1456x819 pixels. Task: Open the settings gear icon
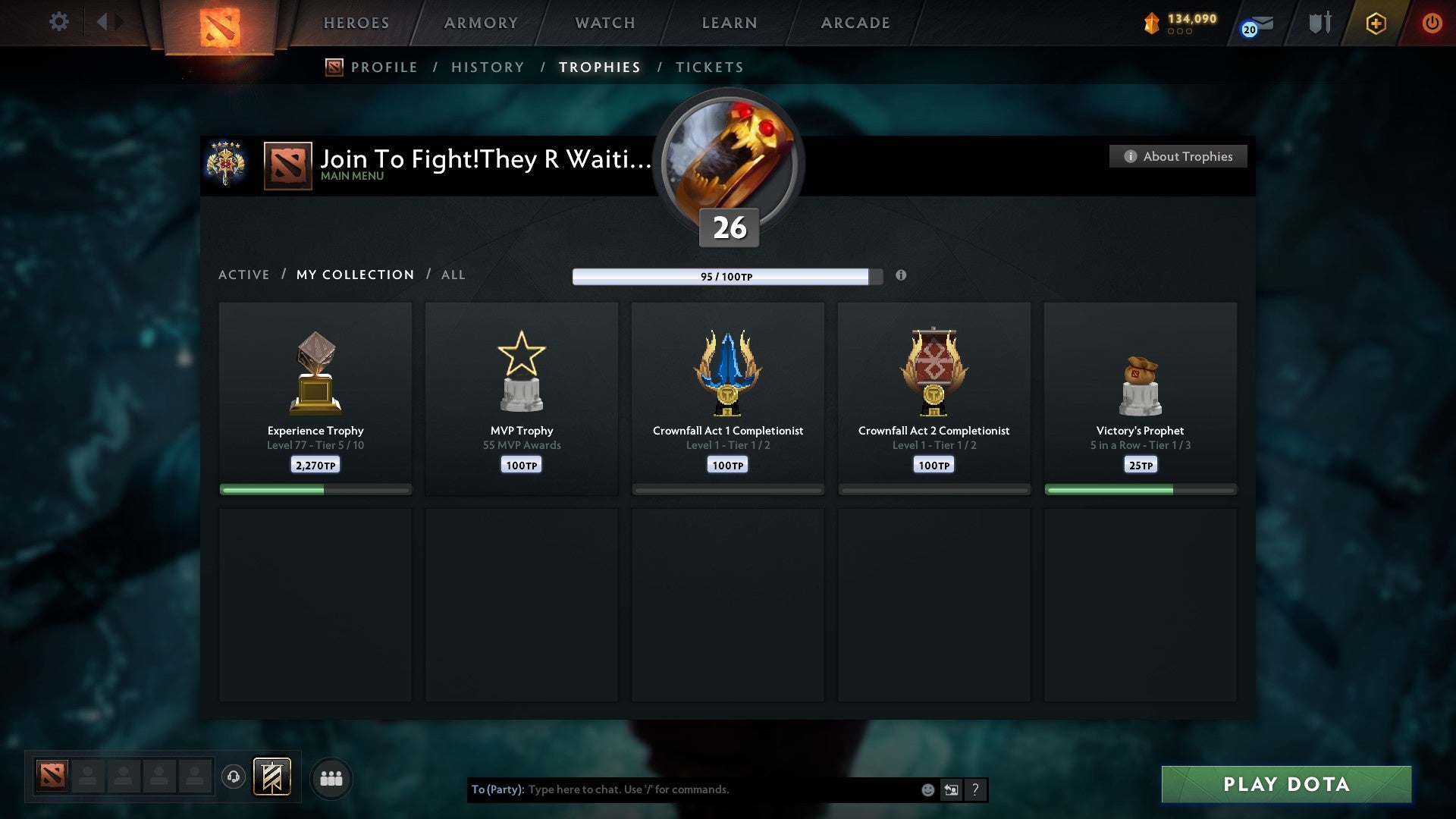(x=59, y=22)
